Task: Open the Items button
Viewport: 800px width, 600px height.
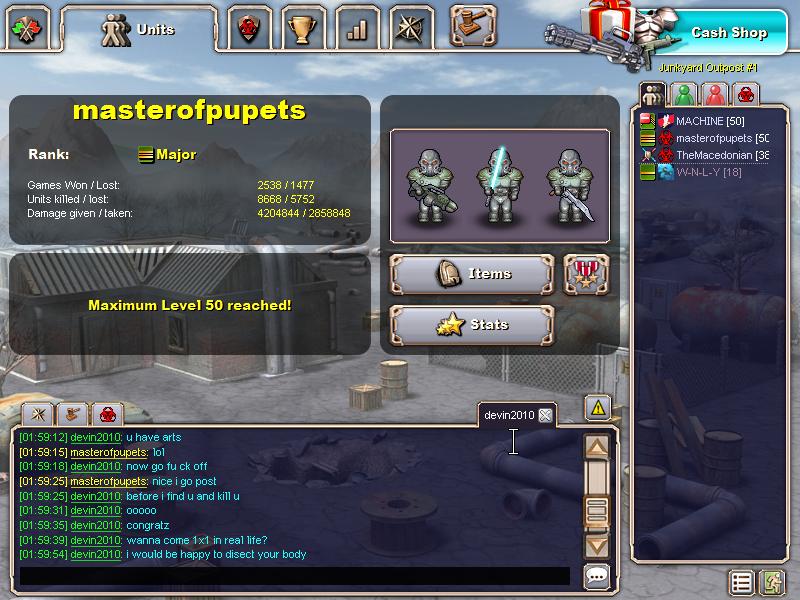Action: (x=471, y=273)
